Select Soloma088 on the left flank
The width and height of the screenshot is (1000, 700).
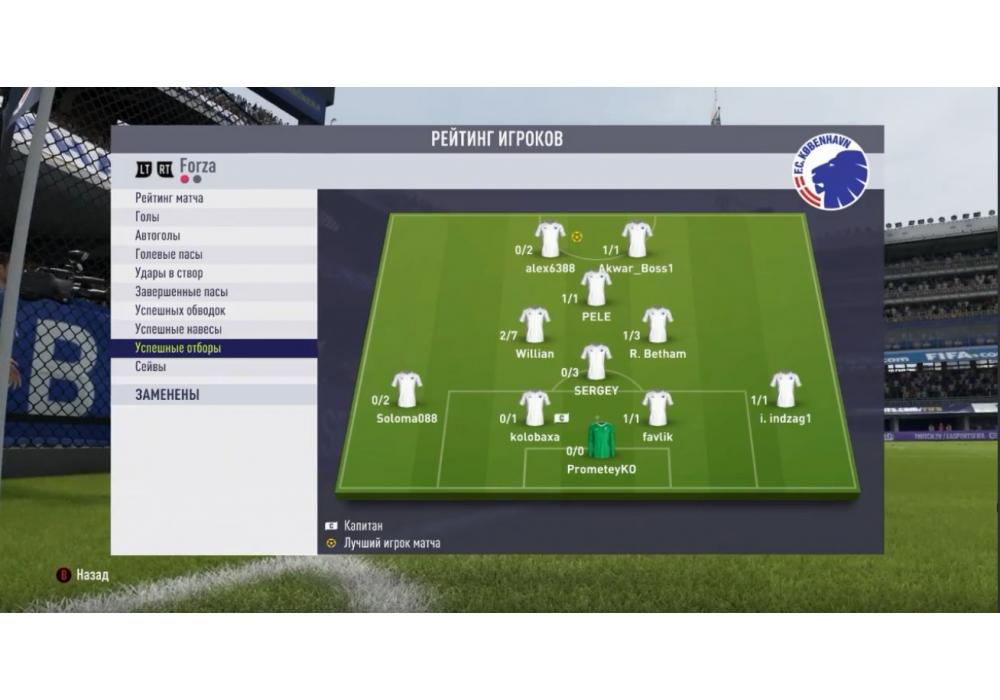click(x=407, y=390)
